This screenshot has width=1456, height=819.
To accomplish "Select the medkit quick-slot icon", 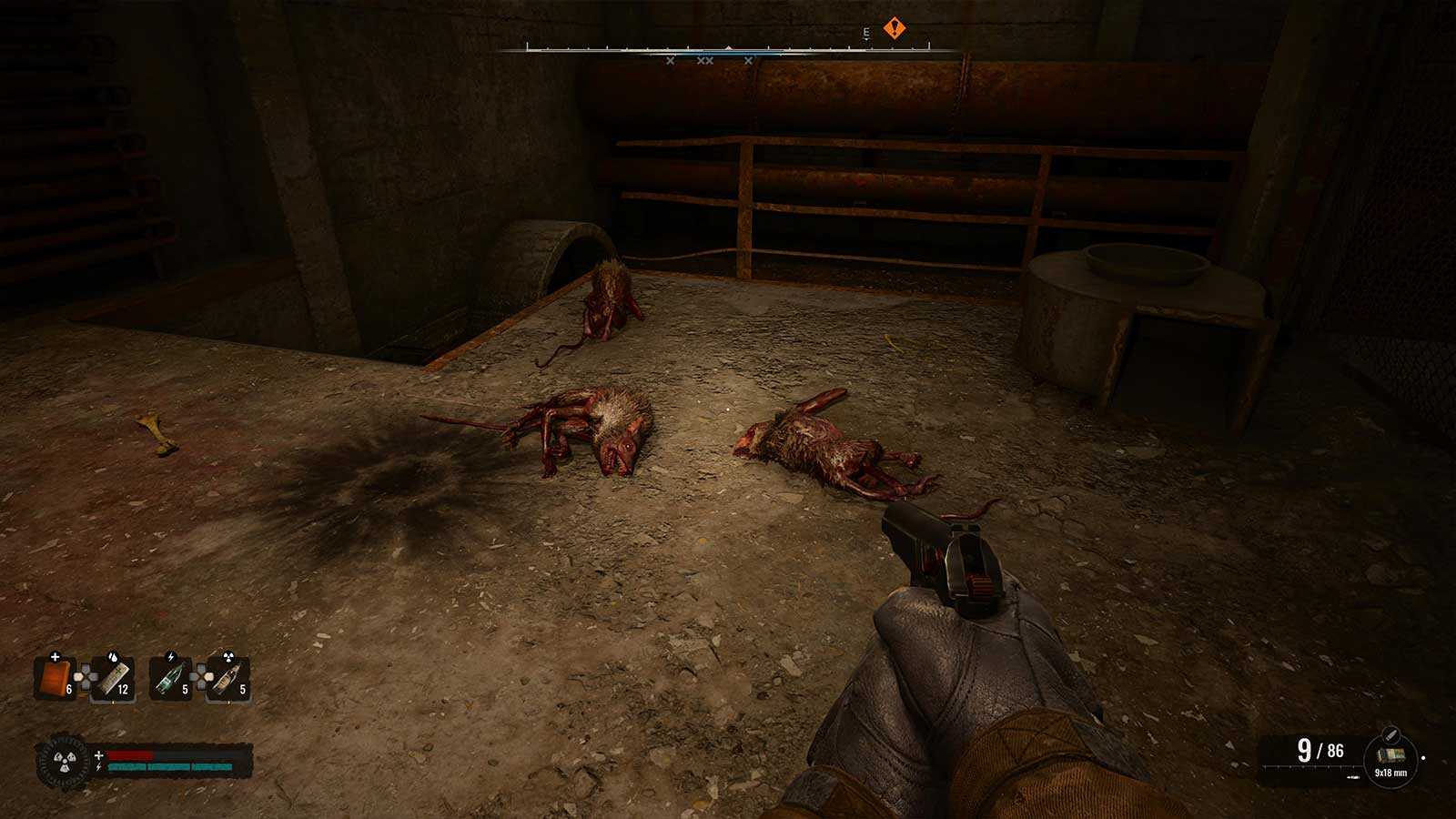I will [57, 679].
